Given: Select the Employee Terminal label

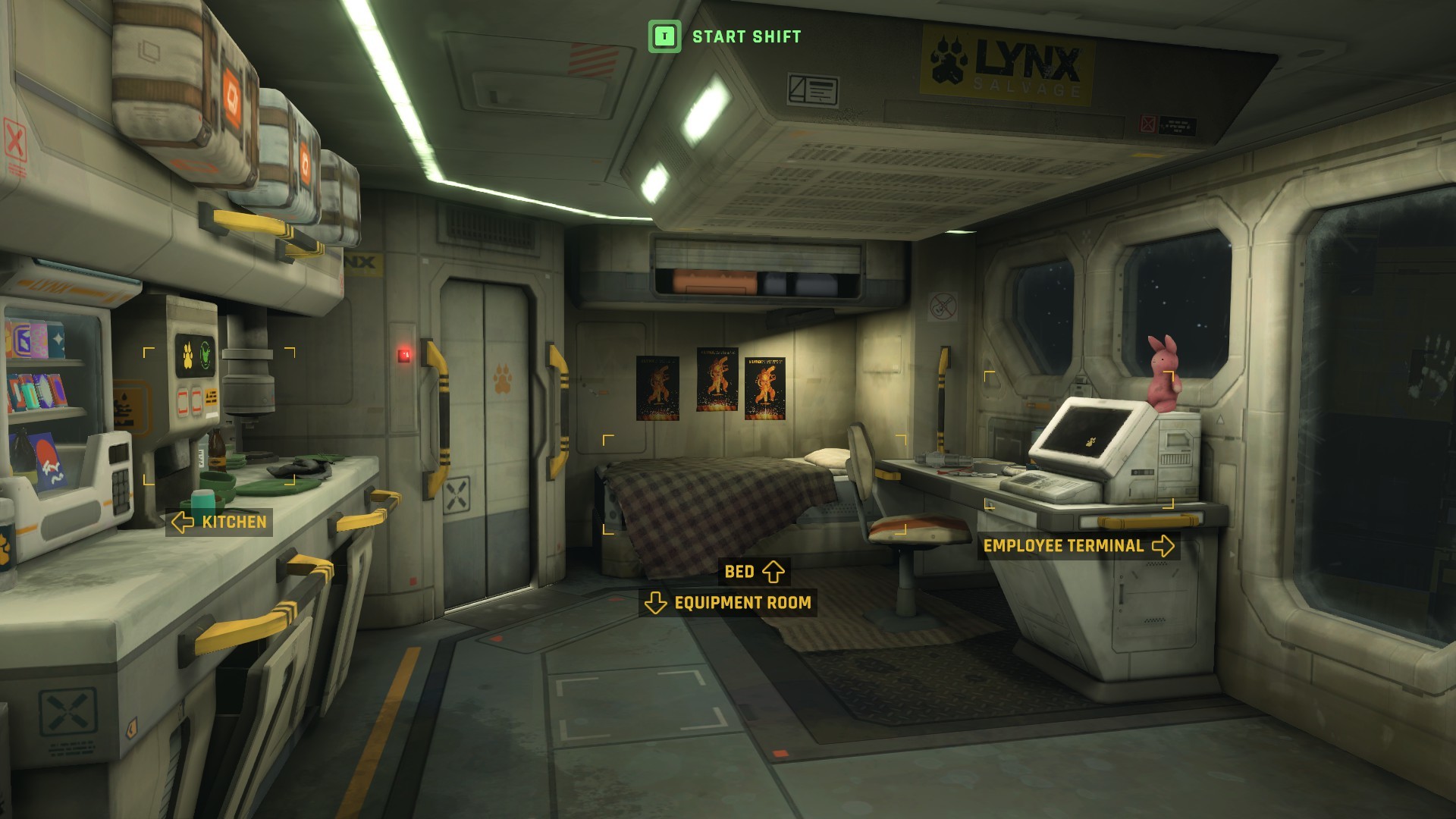Looking at the screenshot, I should click(1063, 545).
